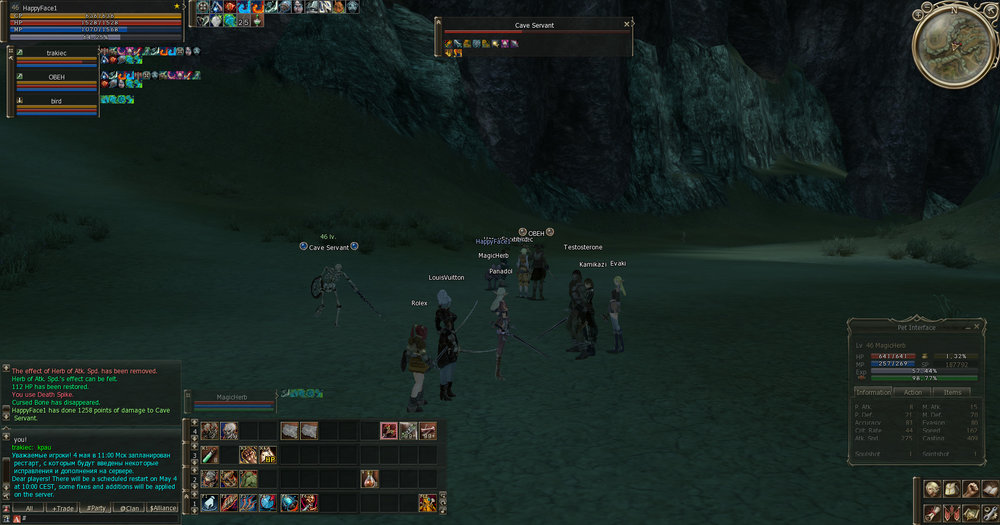
Task: Switch chat to the +Trade tab
Action: pos(63,508)
